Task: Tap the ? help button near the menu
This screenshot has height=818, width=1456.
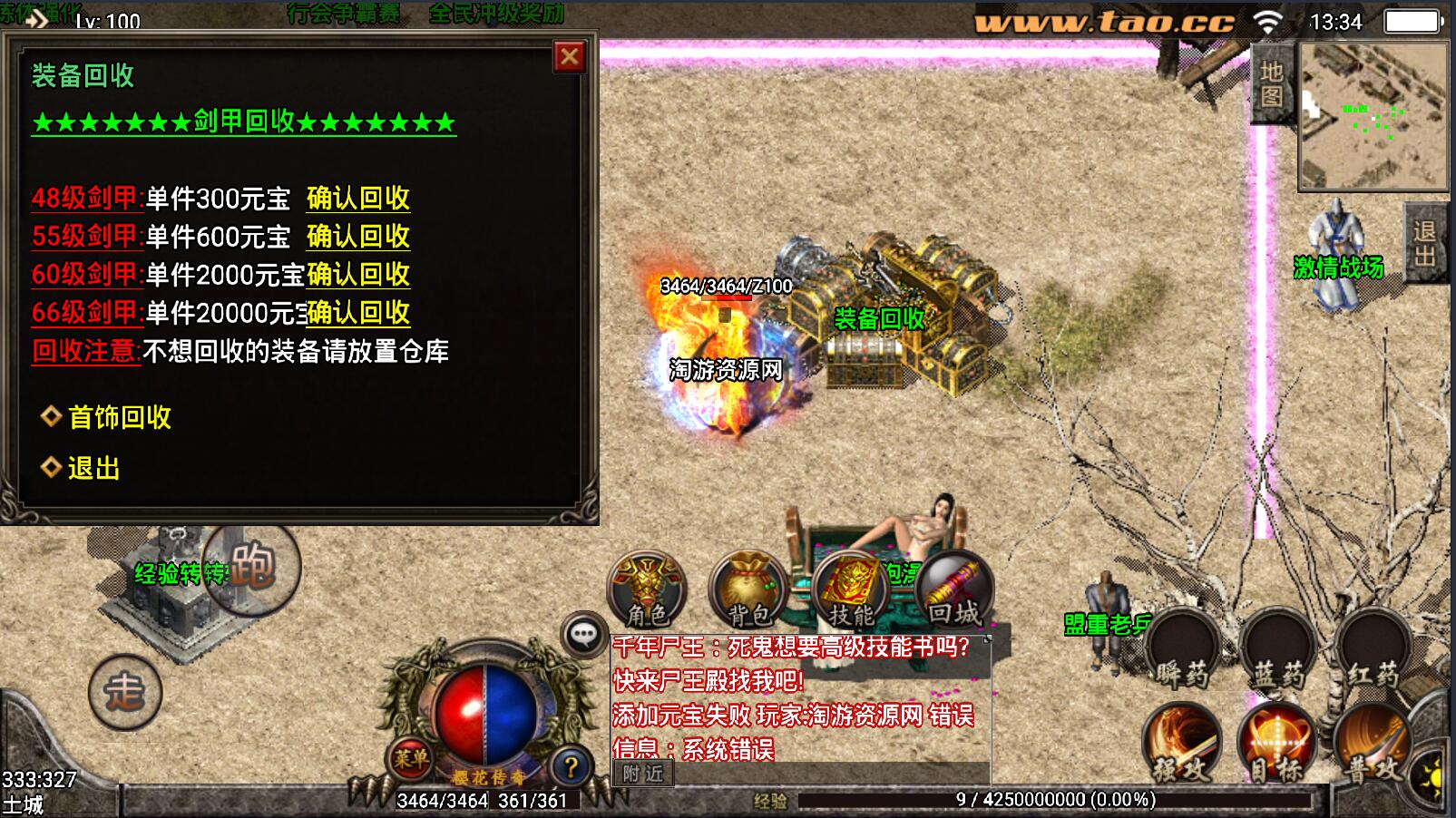Action: coord(572,766)
